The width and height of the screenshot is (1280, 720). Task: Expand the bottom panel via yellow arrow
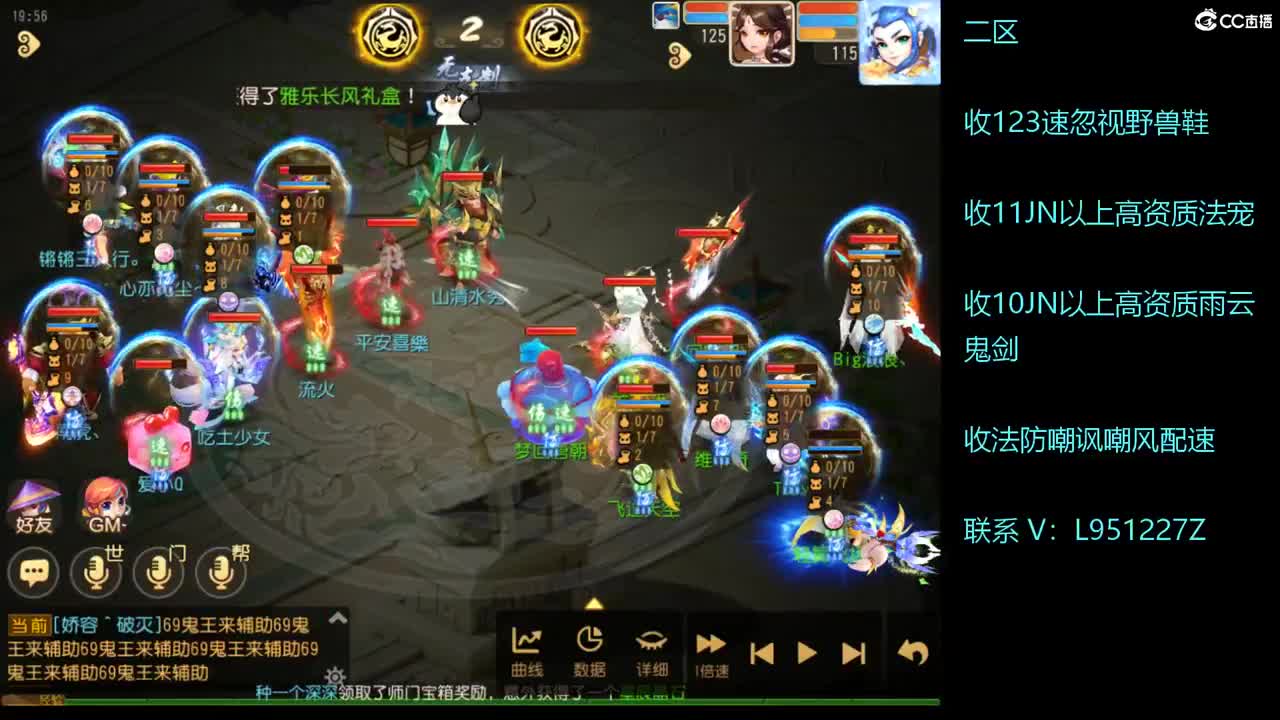(595, 603)
